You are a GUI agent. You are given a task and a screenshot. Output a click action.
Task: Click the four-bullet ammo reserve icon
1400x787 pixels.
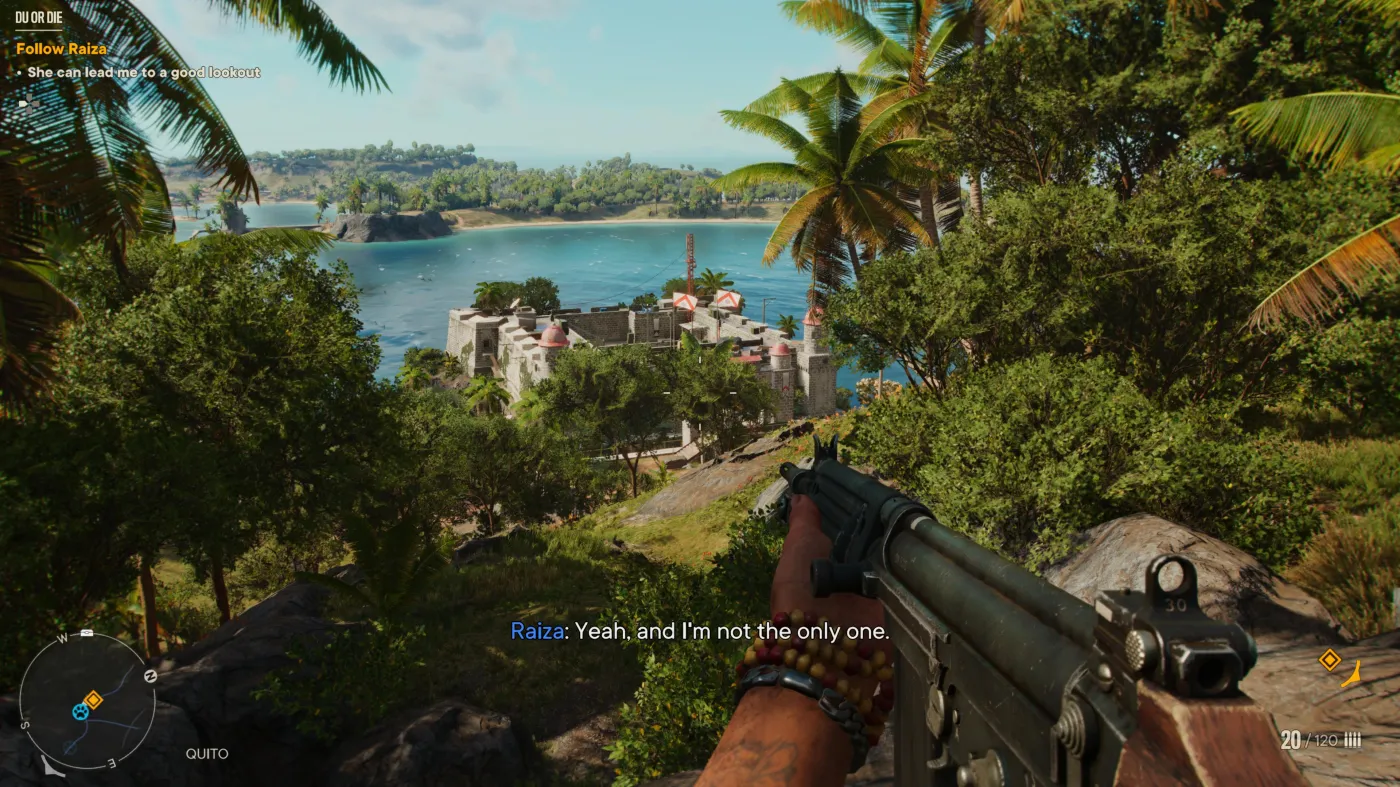point(1353,740)
